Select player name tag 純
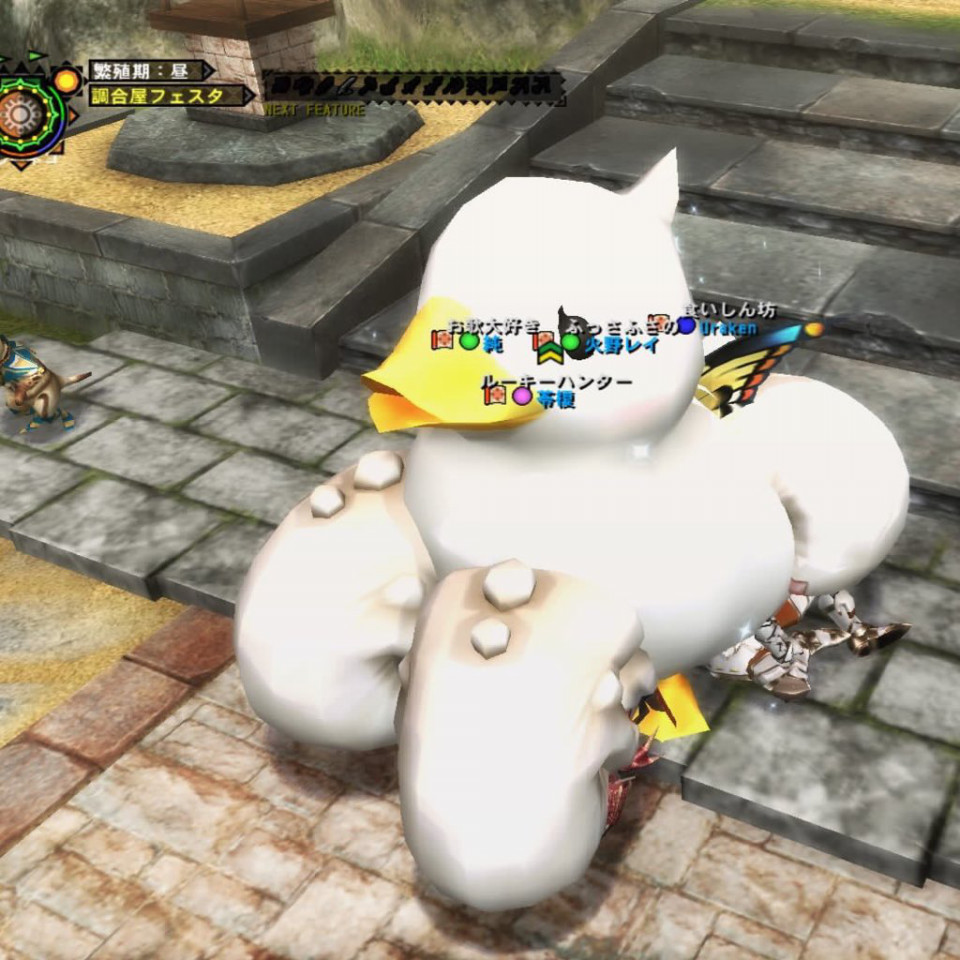The width and height of the screenshot is (960, 960). coord(492,344)
